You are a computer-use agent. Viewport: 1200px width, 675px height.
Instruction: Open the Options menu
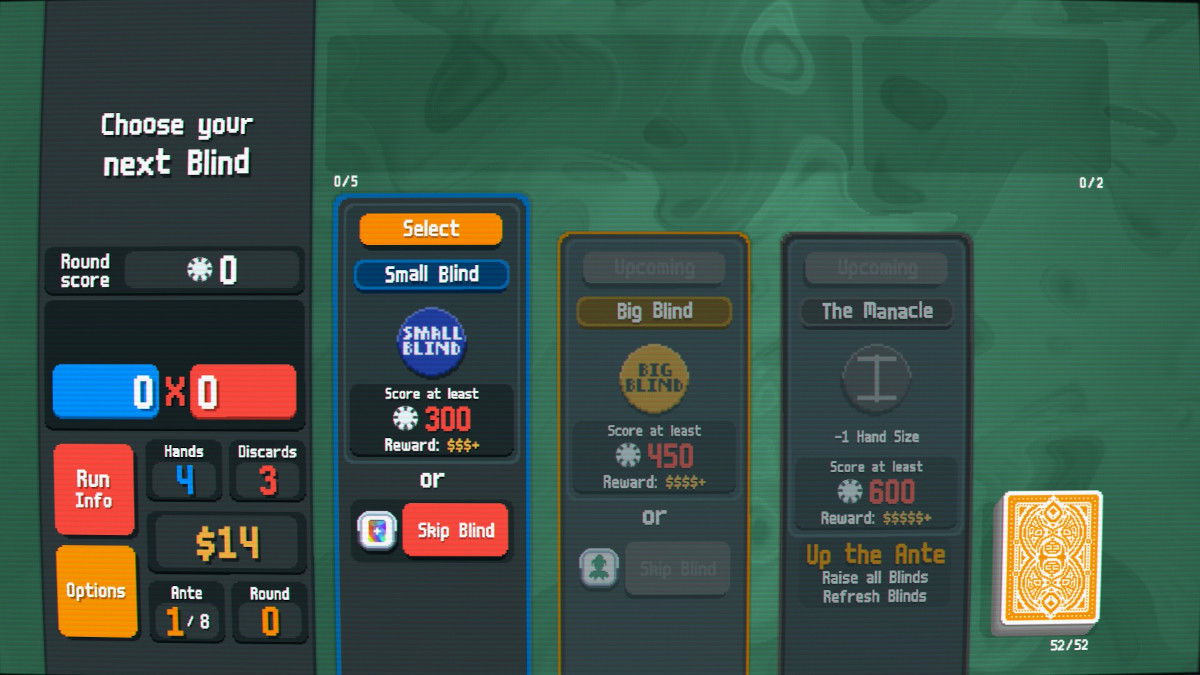tap(96, 591)
